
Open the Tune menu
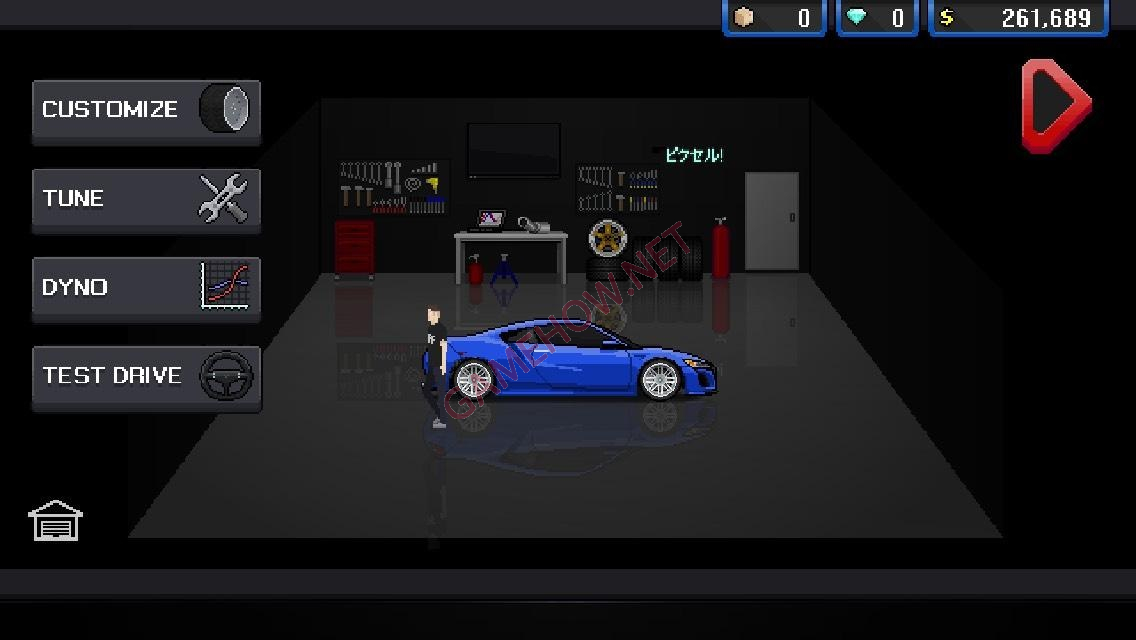click(x=146, y=199)
